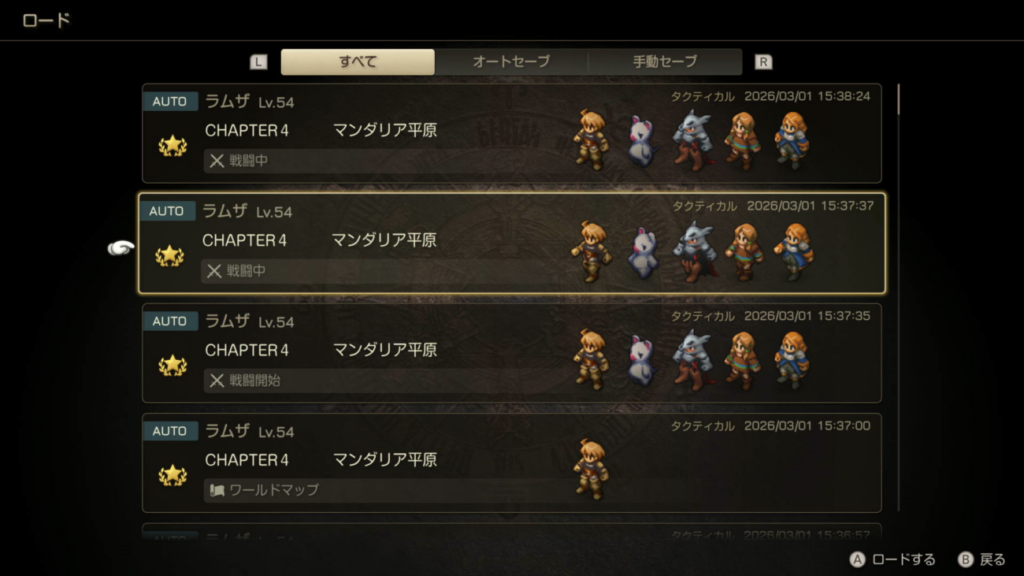
Task: Pick the ワールドマップ save from 15:37:00
Action: (x=511, y=463)
